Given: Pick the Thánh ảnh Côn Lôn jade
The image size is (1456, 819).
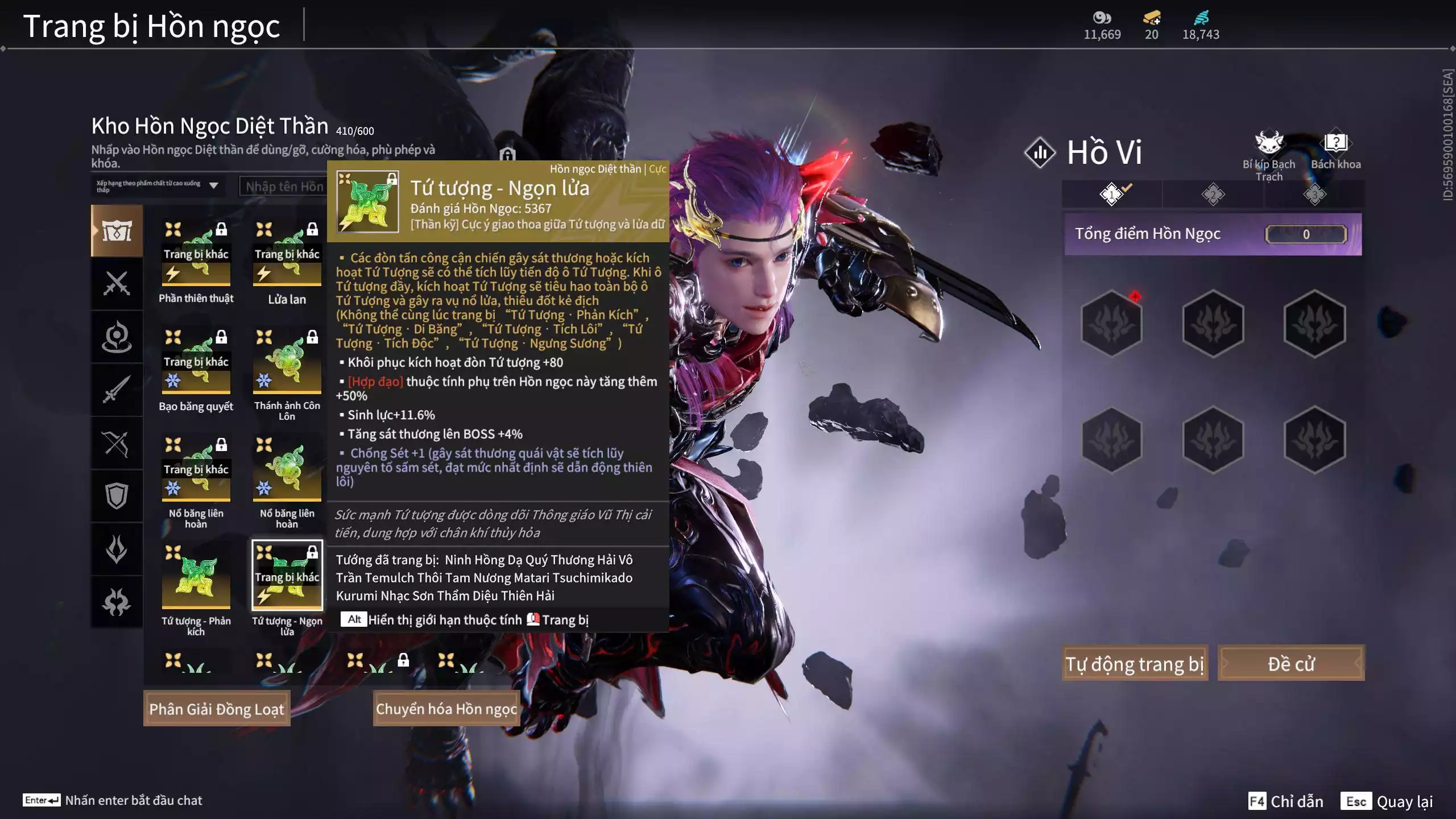Looking at the screenshot, I should (287, 362).
